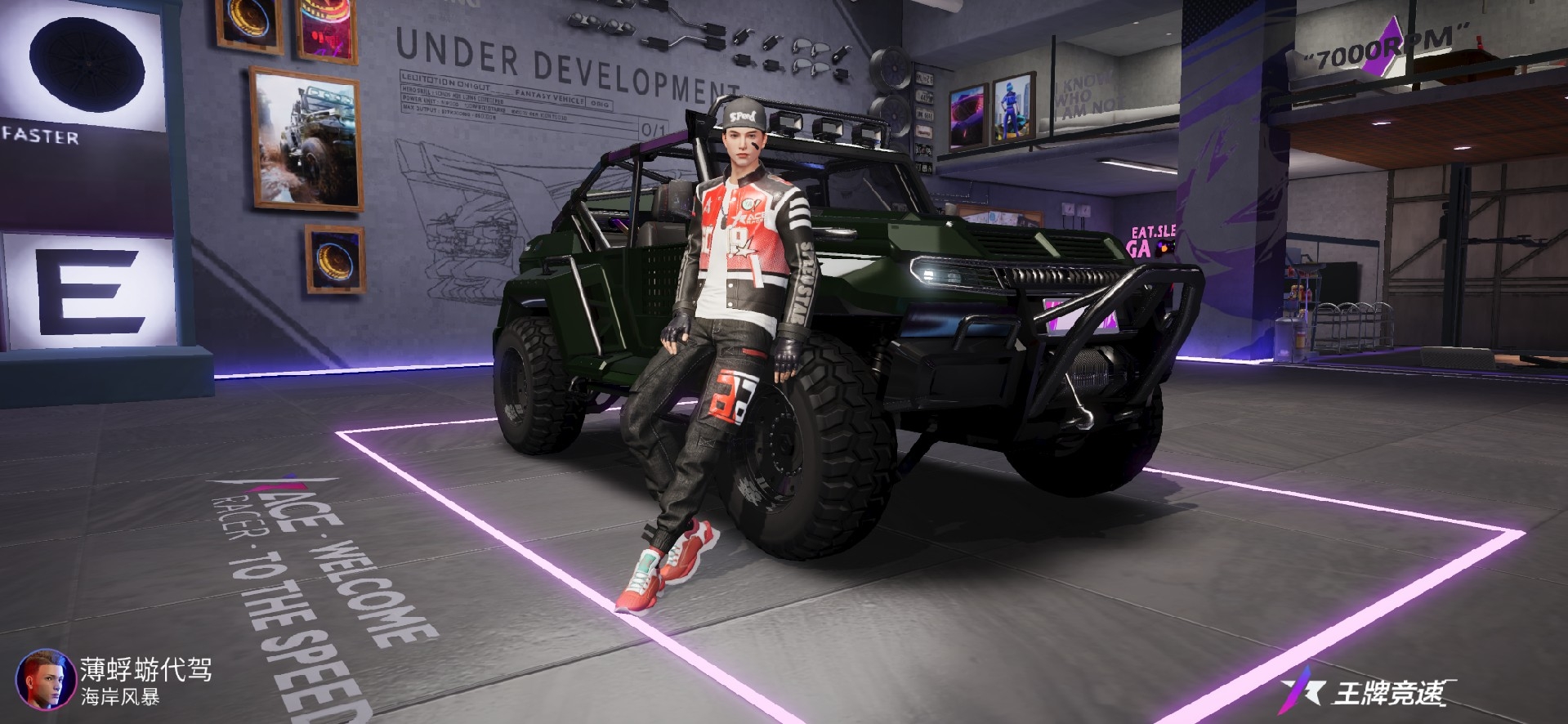Select the player name 薄蜉蝣代驾
The height and width of the screenshot is (724, 1568).
click(x=146, y=670)
